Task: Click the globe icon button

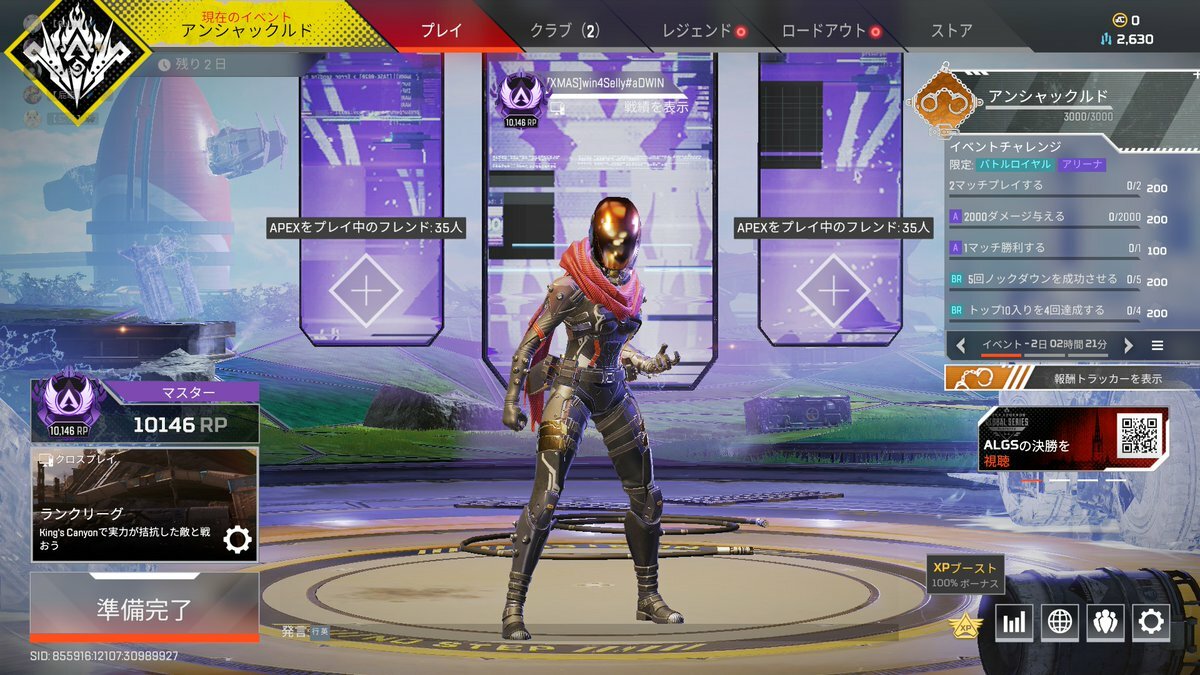Action: click(1059, 623)
